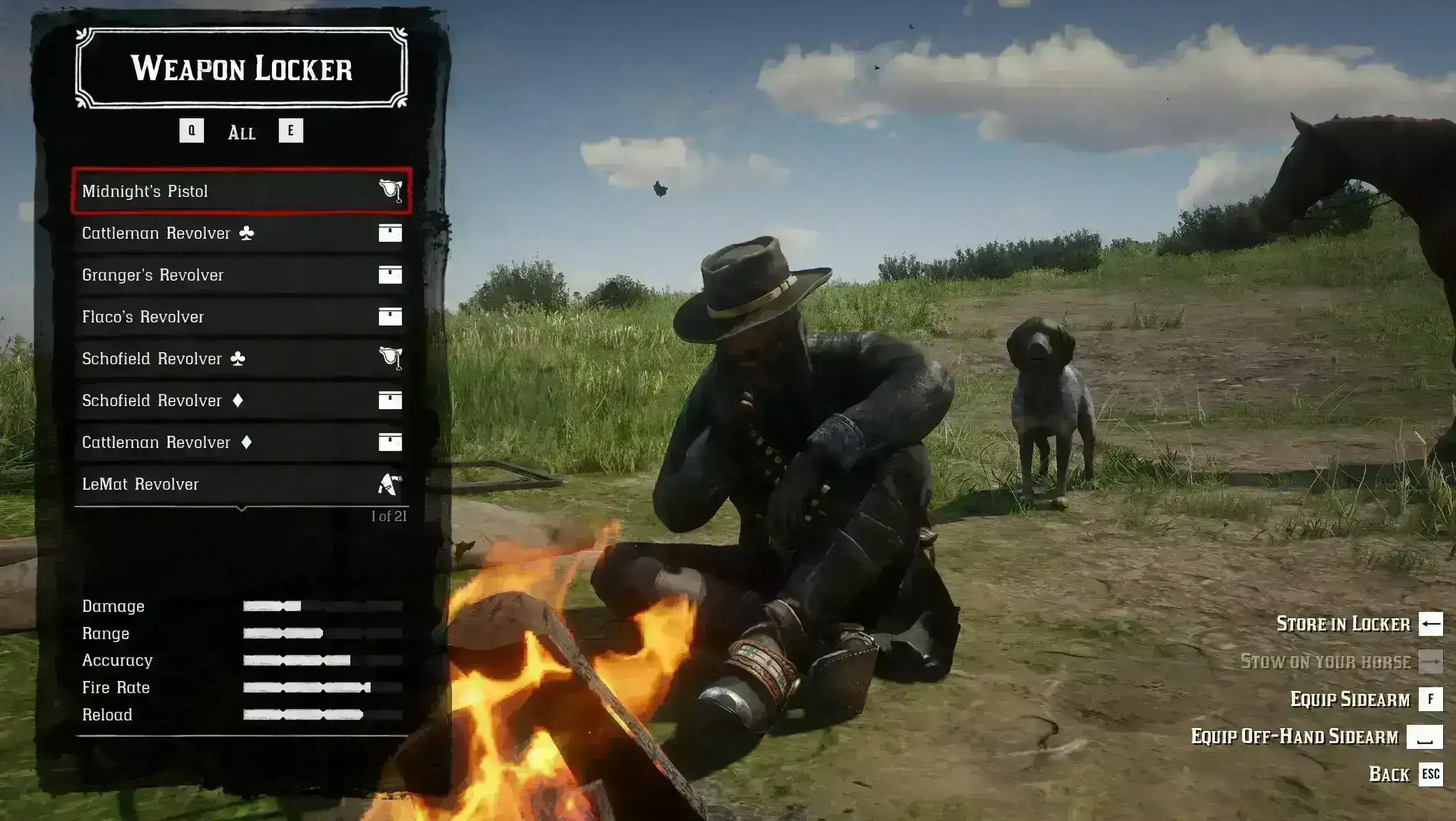Screen dimensions: 1456x821
Task: Select Granger's Revolver entry
Action: coord(241,275)
